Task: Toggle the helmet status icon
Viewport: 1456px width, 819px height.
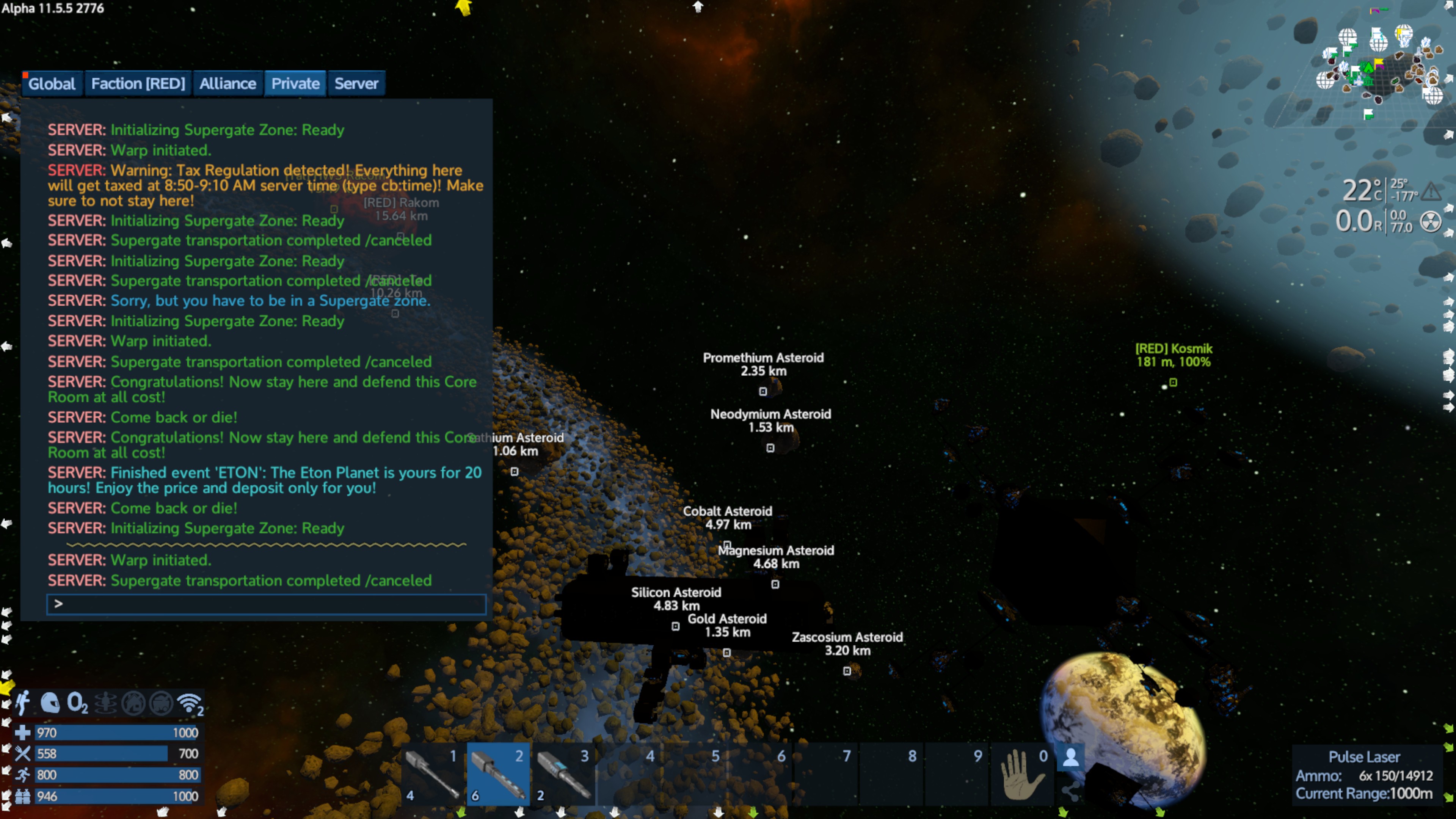Action: point(50,703)
